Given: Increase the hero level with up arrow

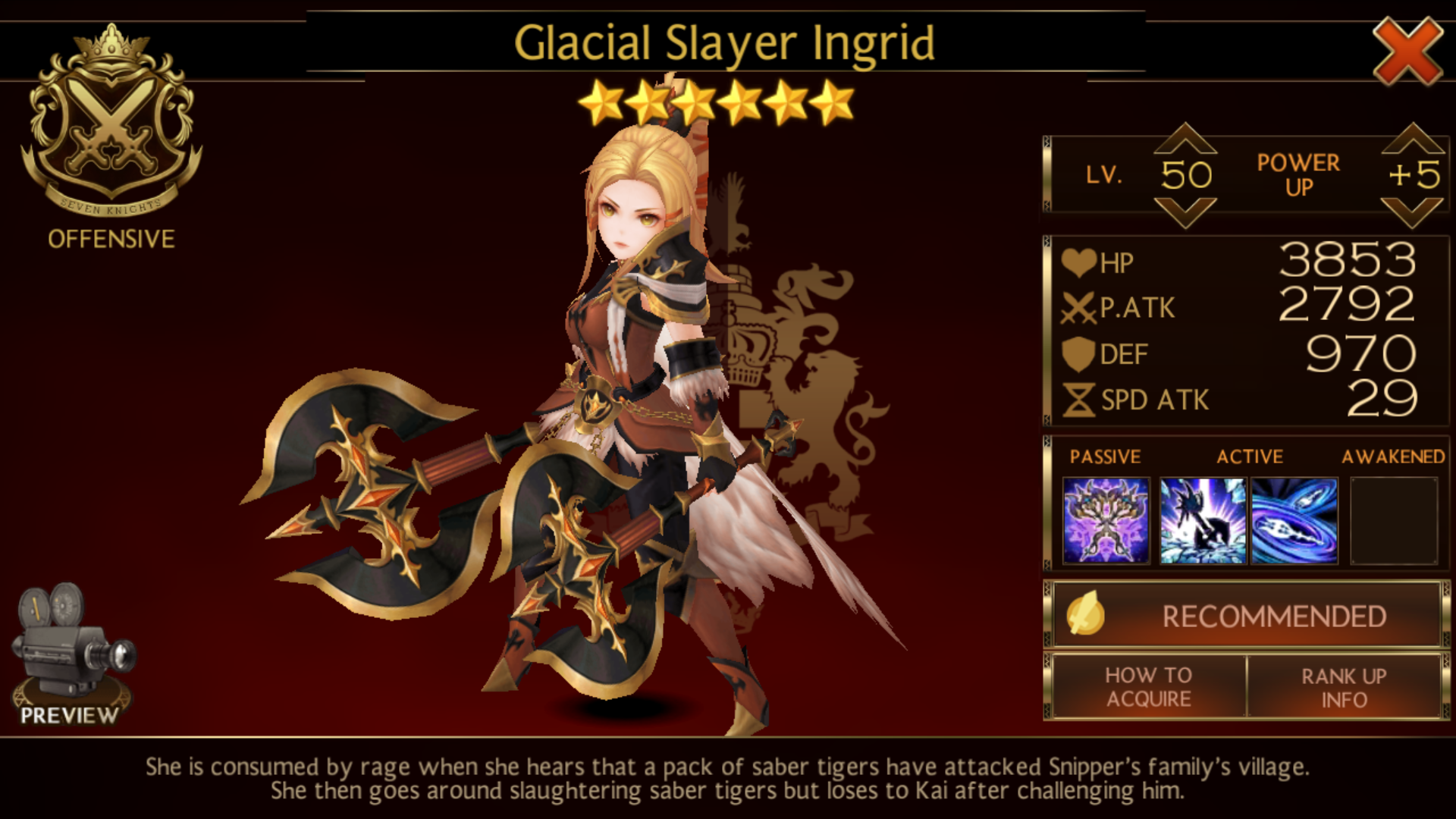Looking at the screenshot, I should pyautogui.click(x=1185, y=140).
